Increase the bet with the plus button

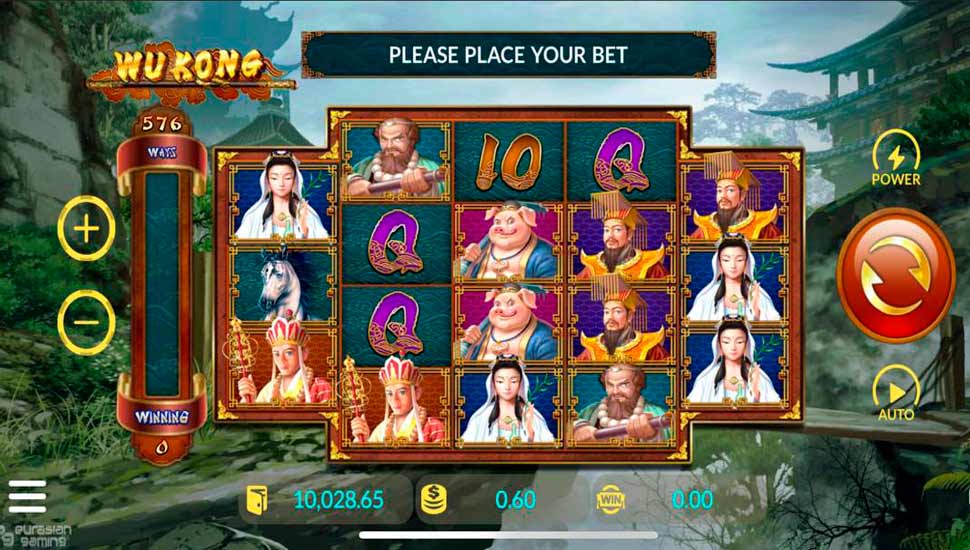tap(87, 230)
